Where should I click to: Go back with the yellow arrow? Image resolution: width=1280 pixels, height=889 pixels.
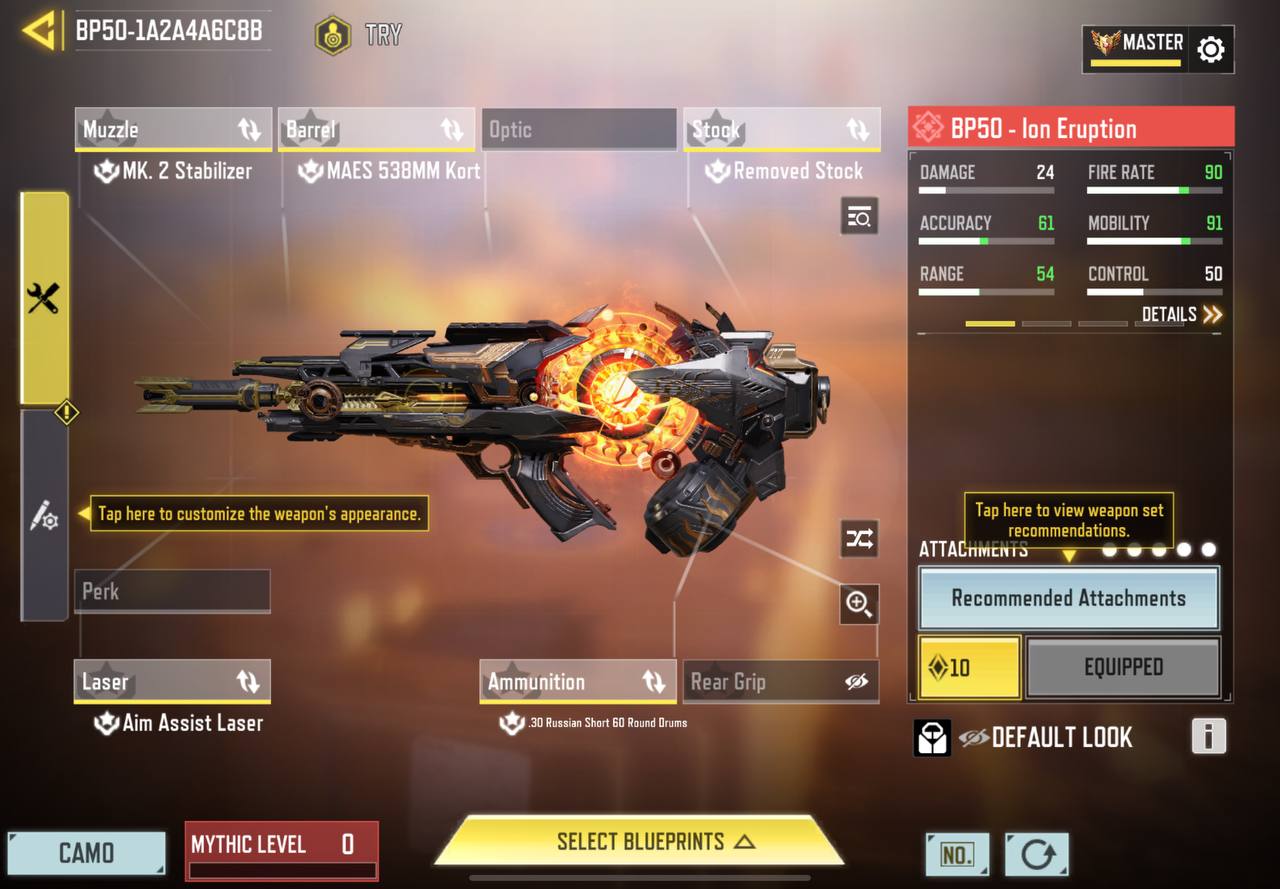click(38, 31)
